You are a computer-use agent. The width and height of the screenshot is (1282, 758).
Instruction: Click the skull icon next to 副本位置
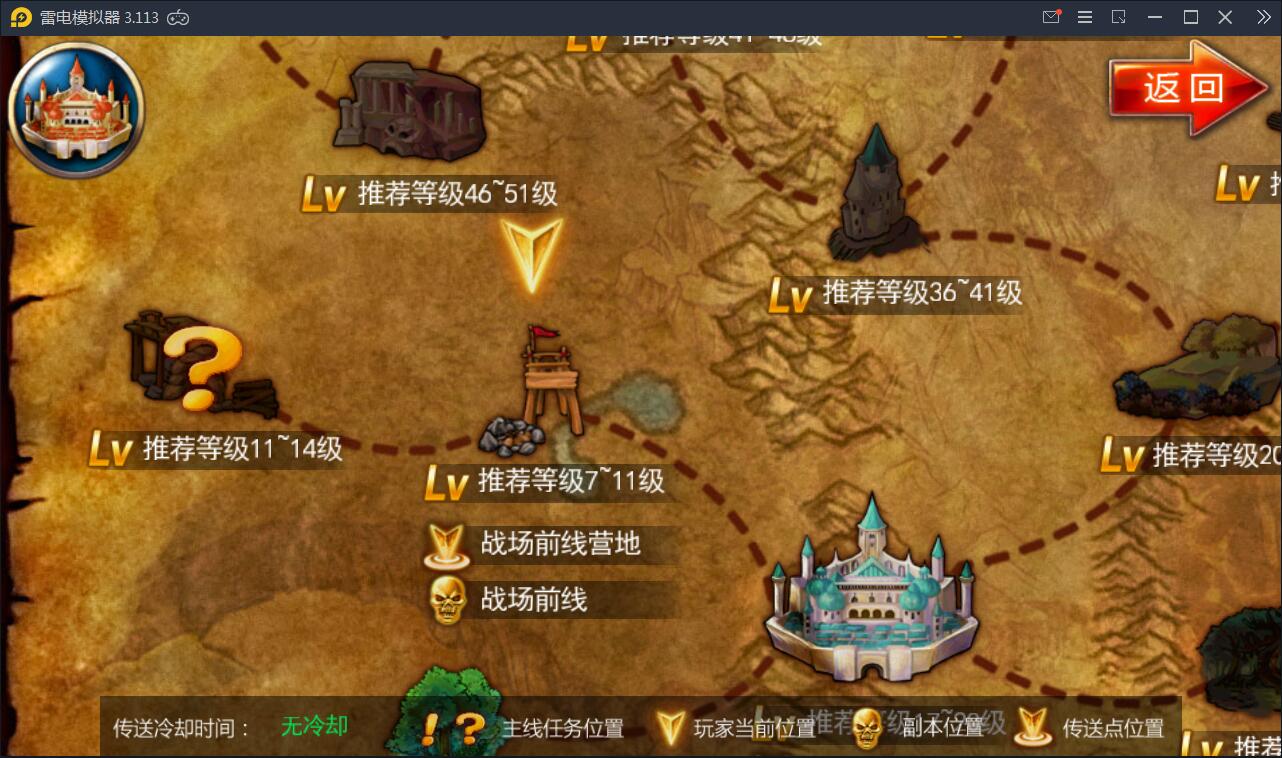(866, 729)
